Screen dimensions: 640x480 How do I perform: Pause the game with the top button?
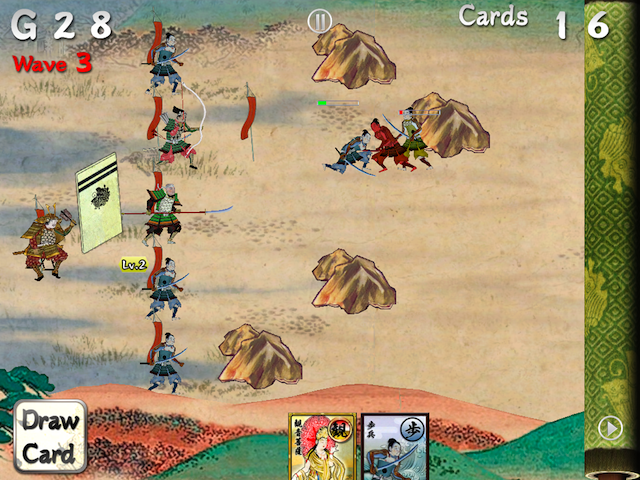(x=320, y=20)
